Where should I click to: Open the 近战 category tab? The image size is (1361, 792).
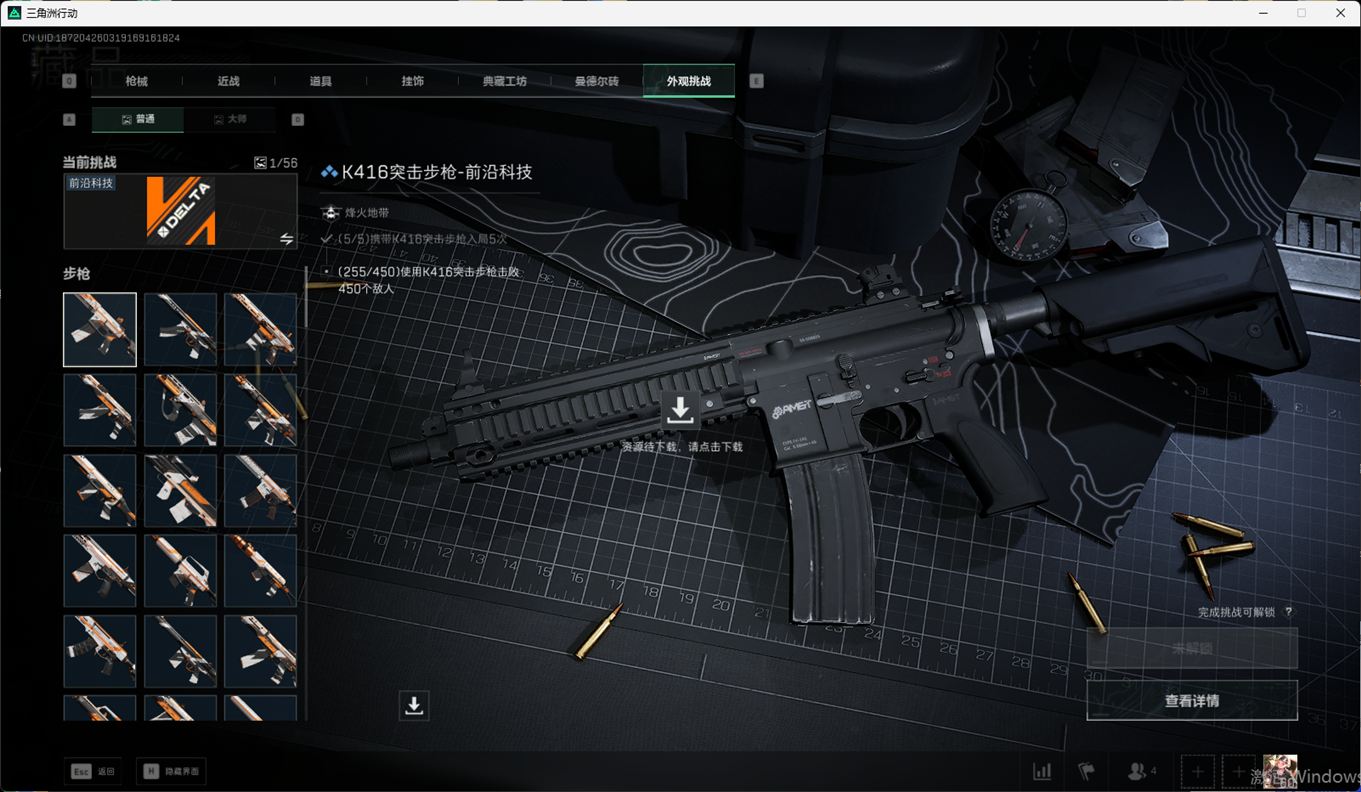point(229,81)
